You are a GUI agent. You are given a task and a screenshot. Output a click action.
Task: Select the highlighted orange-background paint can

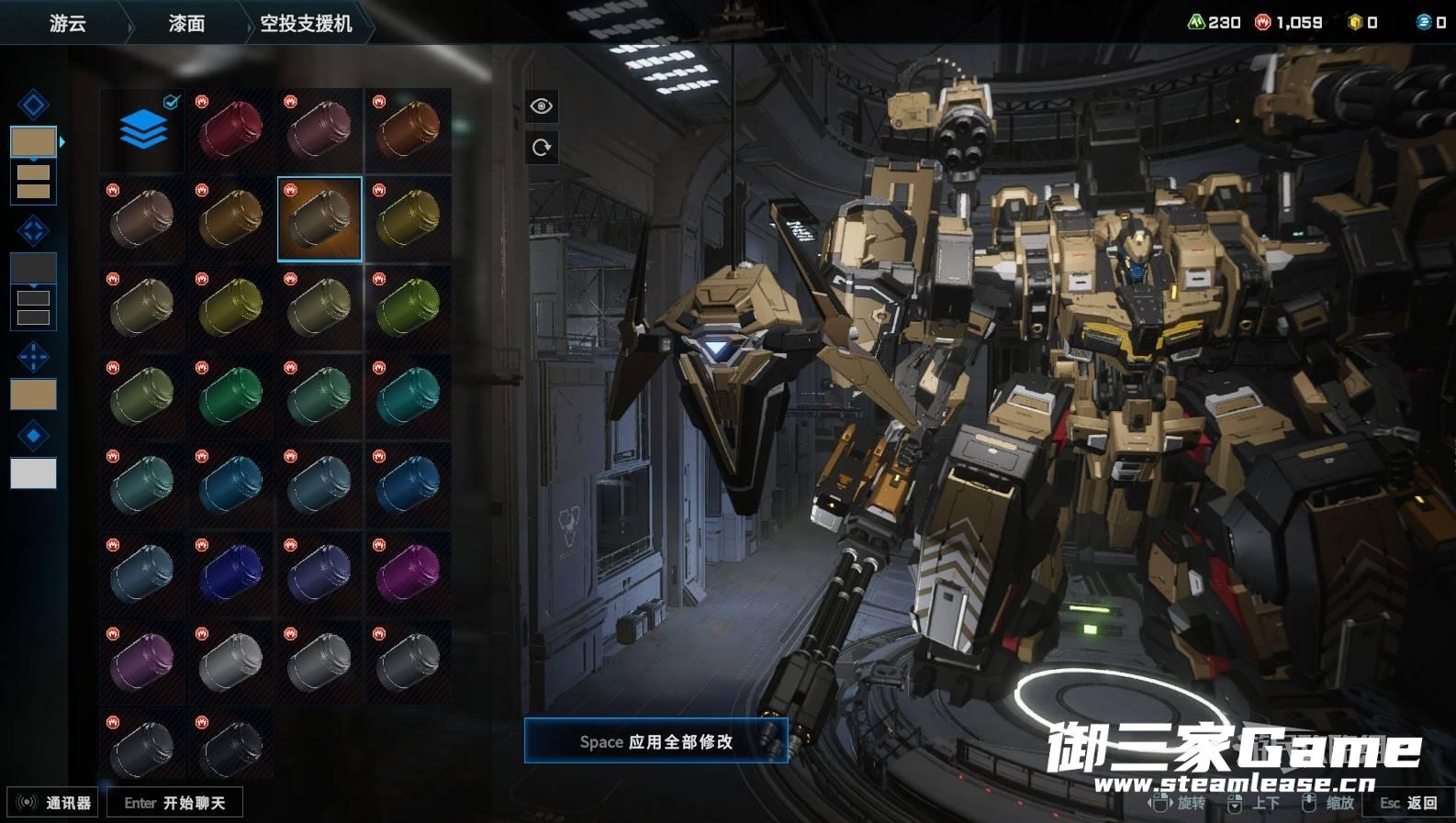(x=319, y=218)
